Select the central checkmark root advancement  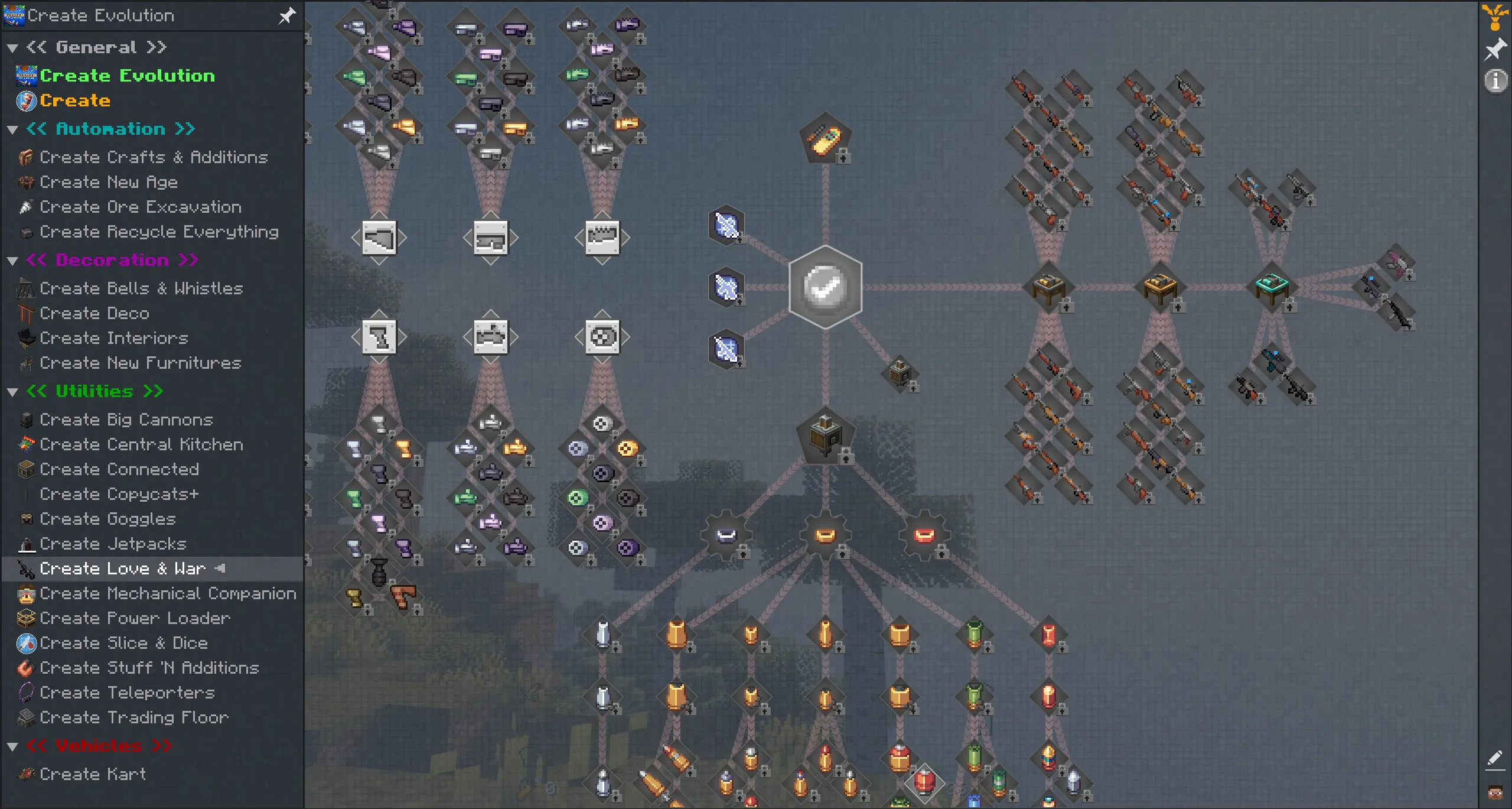825,288
